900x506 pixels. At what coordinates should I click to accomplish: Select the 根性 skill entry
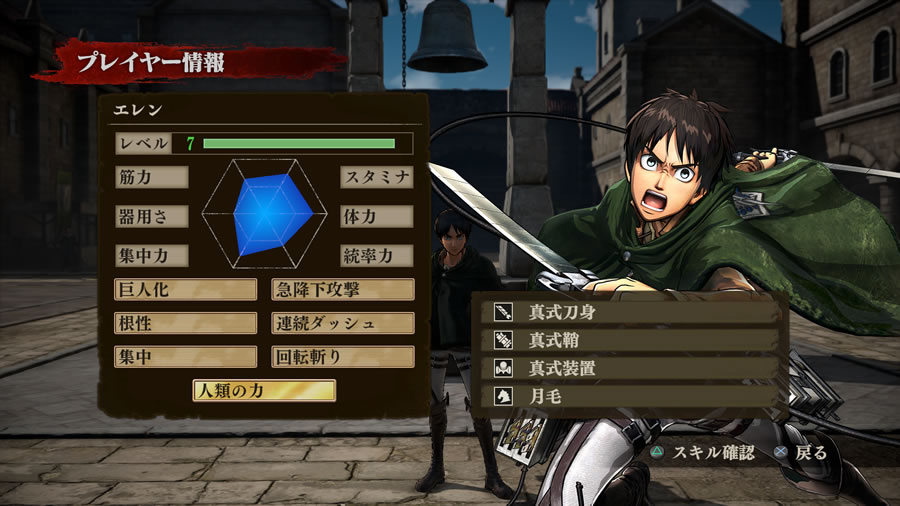pyautogui.click(x=185, y=324)
